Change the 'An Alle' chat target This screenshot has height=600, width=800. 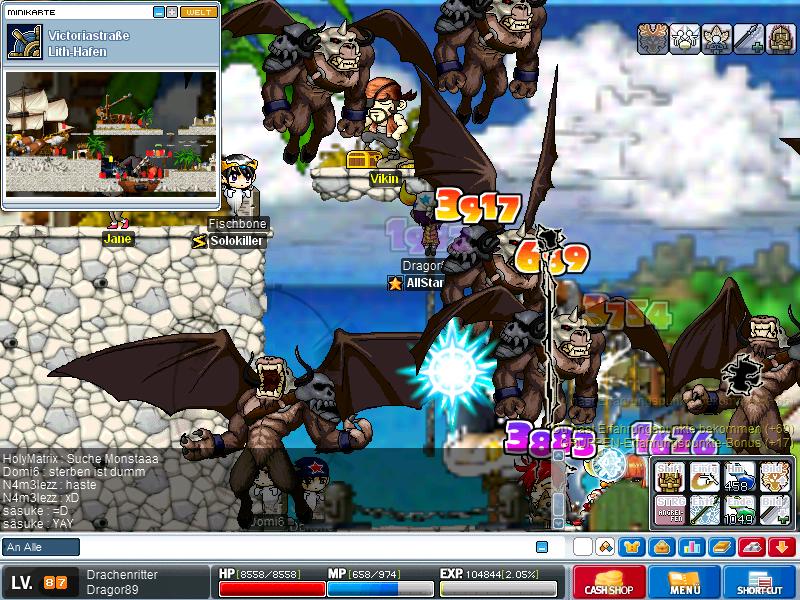(x=41, y=547)
